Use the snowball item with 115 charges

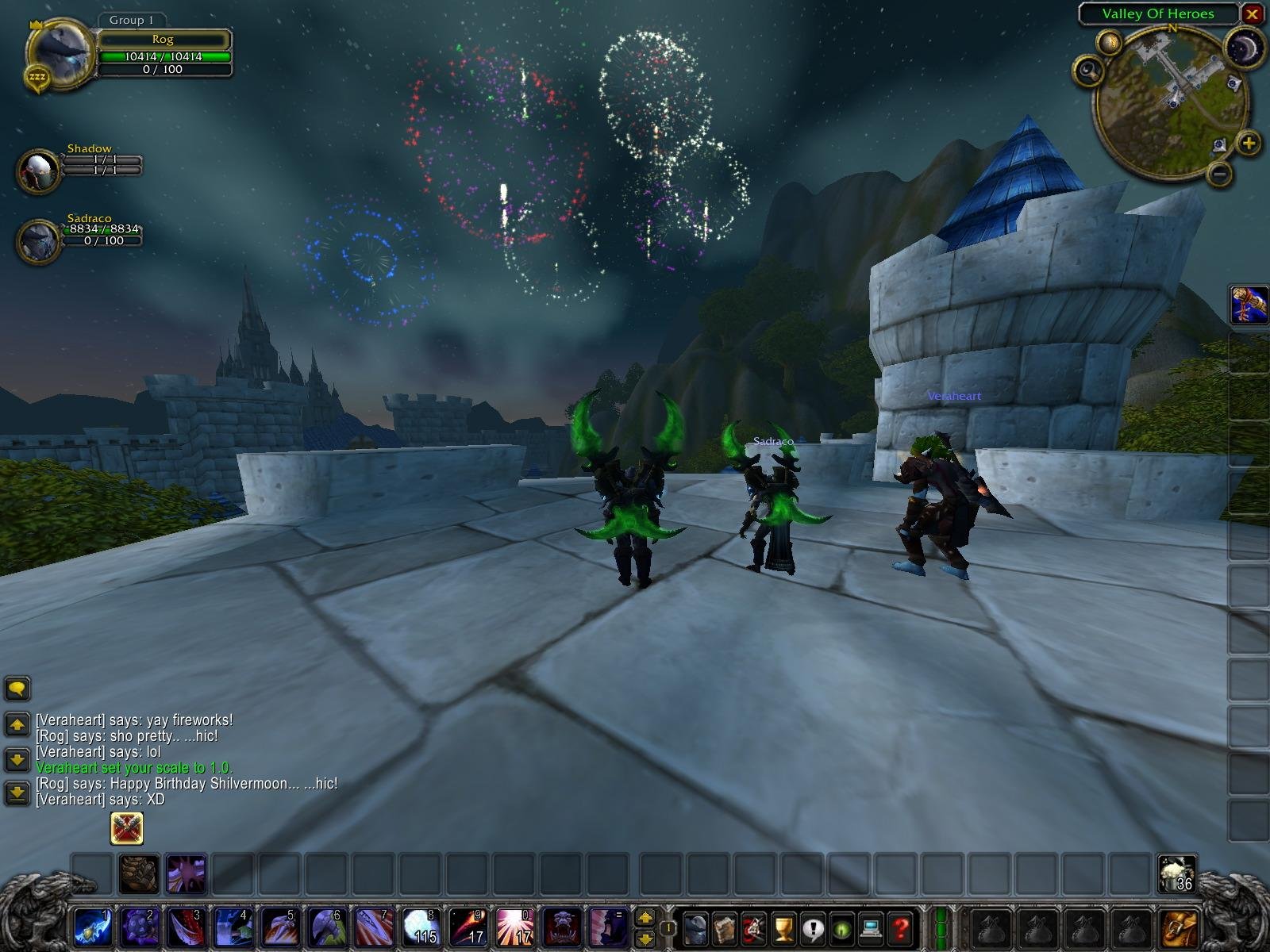tap(420, 927)
